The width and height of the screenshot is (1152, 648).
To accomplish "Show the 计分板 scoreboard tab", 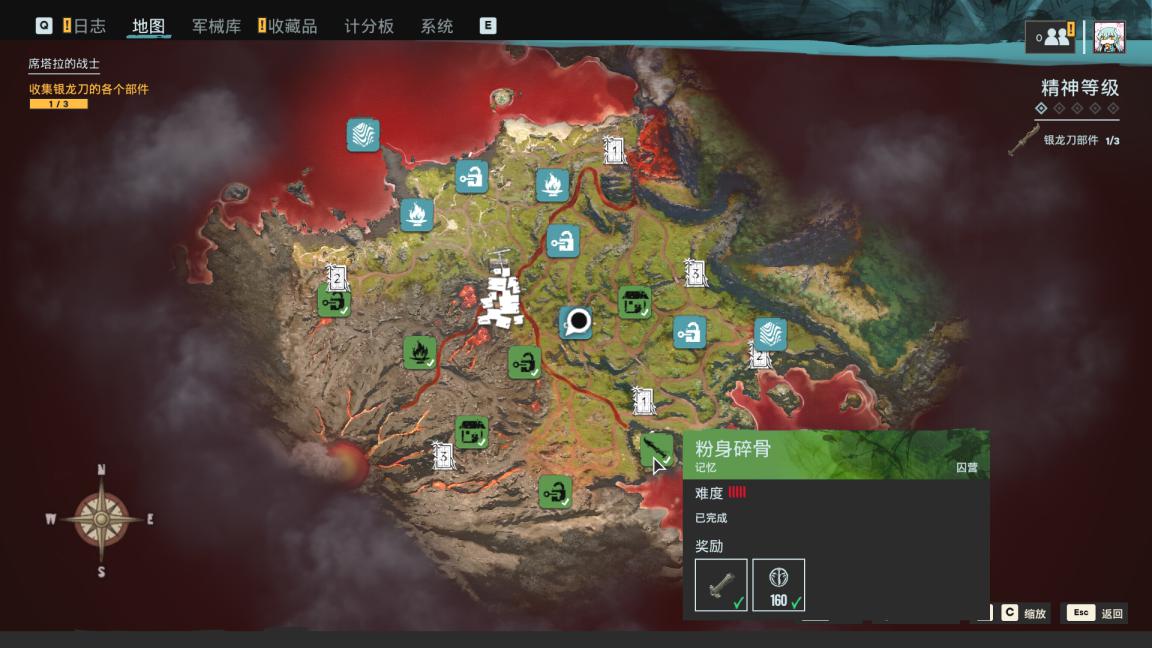I will (x=369, y=26).
